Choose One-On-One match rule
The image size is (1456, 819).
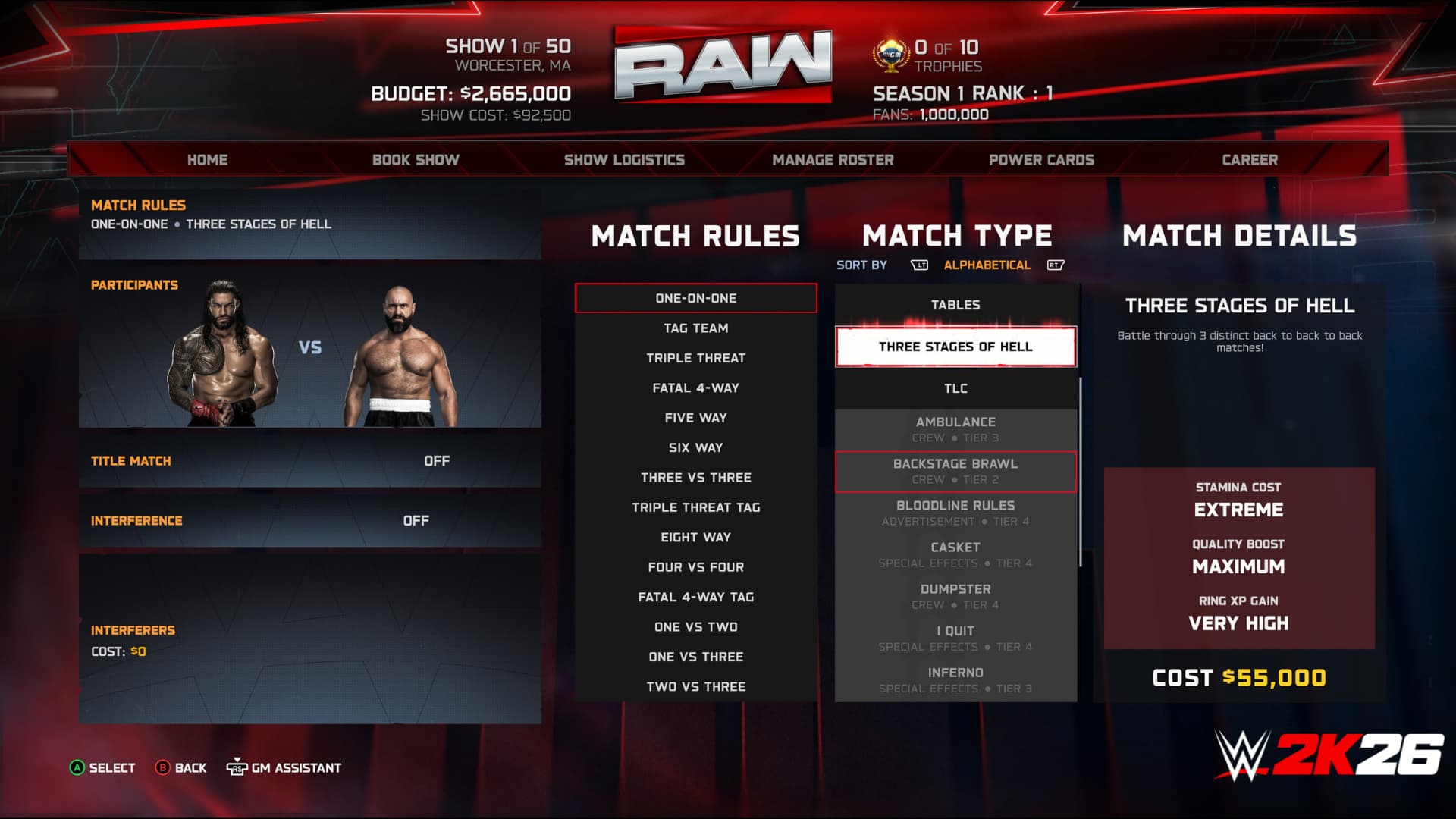[695, 299]
